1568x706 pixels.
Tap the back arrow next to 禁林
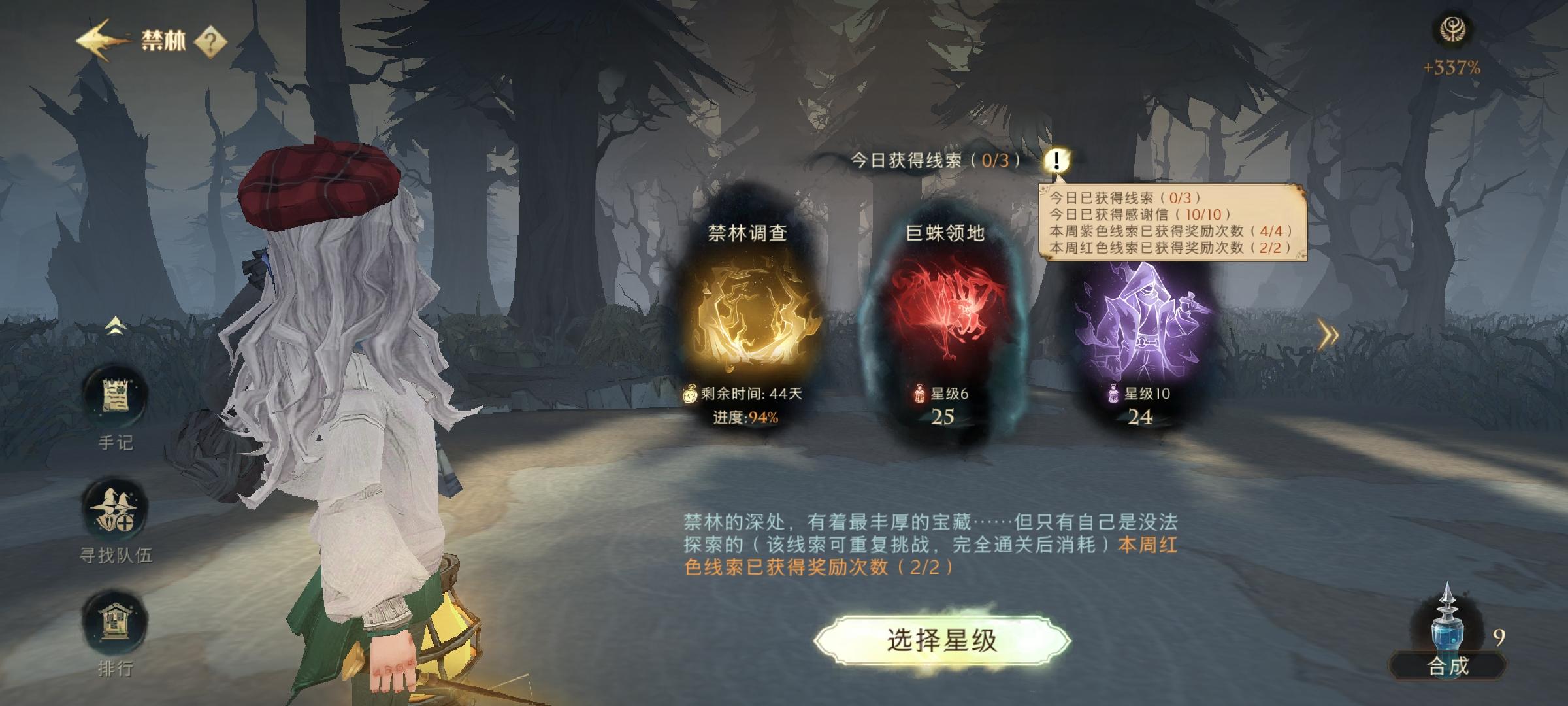[x=96, y=39]
